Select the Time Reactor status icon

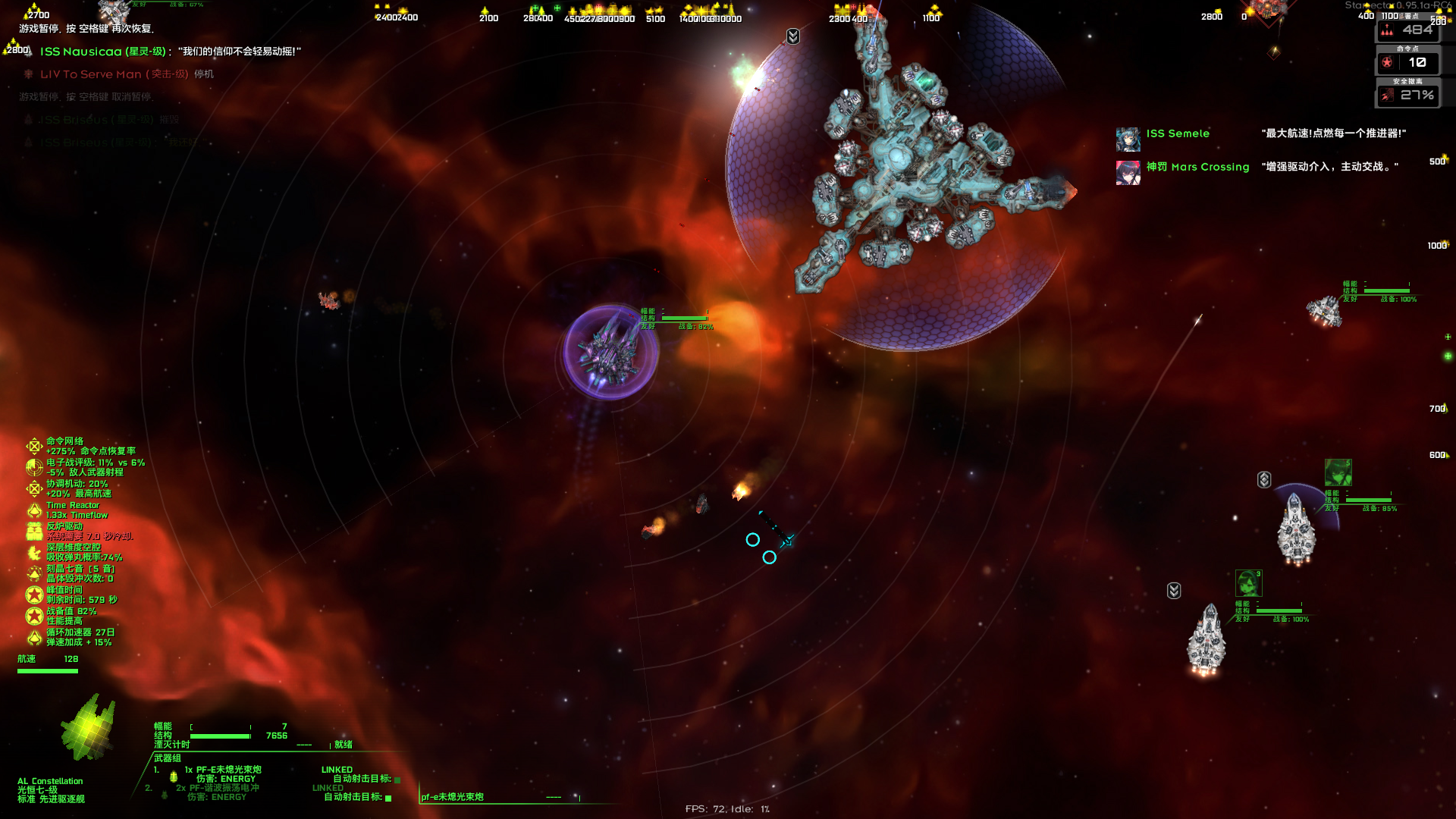(34, 510)
